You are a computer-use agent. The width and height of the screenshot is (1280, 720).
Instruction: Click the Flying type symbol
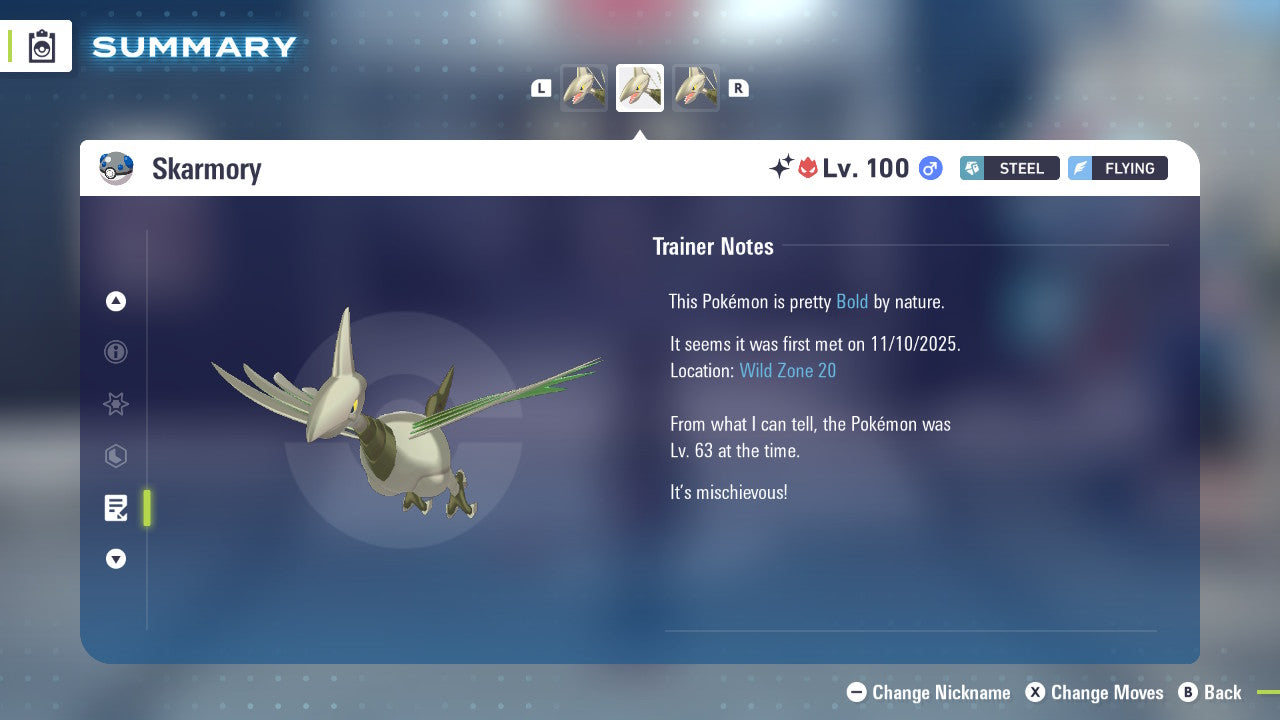coord(1084,168)
